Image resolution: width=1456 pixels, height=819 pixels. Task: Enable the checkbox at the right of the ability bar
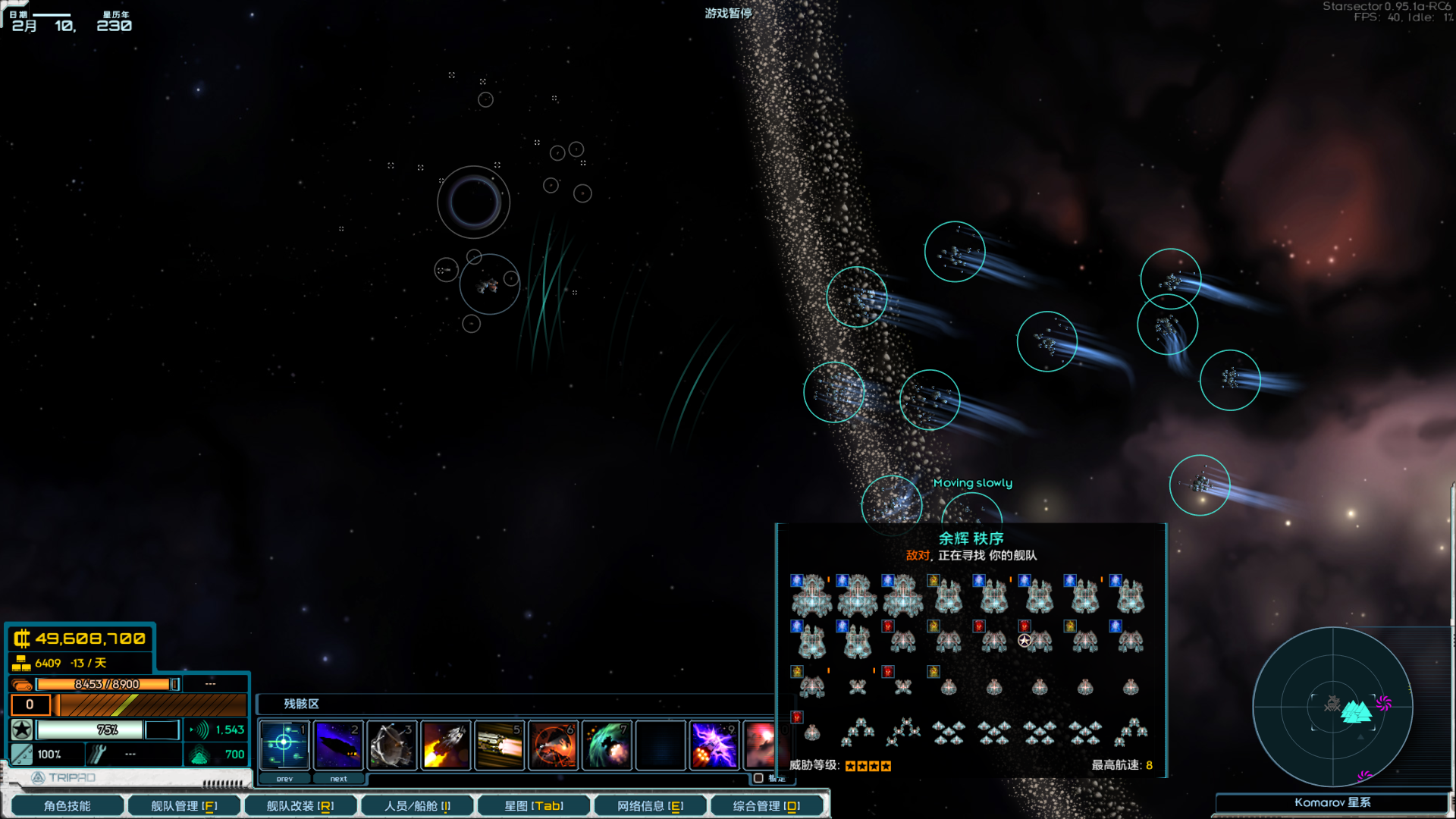(x=758, y=778)
